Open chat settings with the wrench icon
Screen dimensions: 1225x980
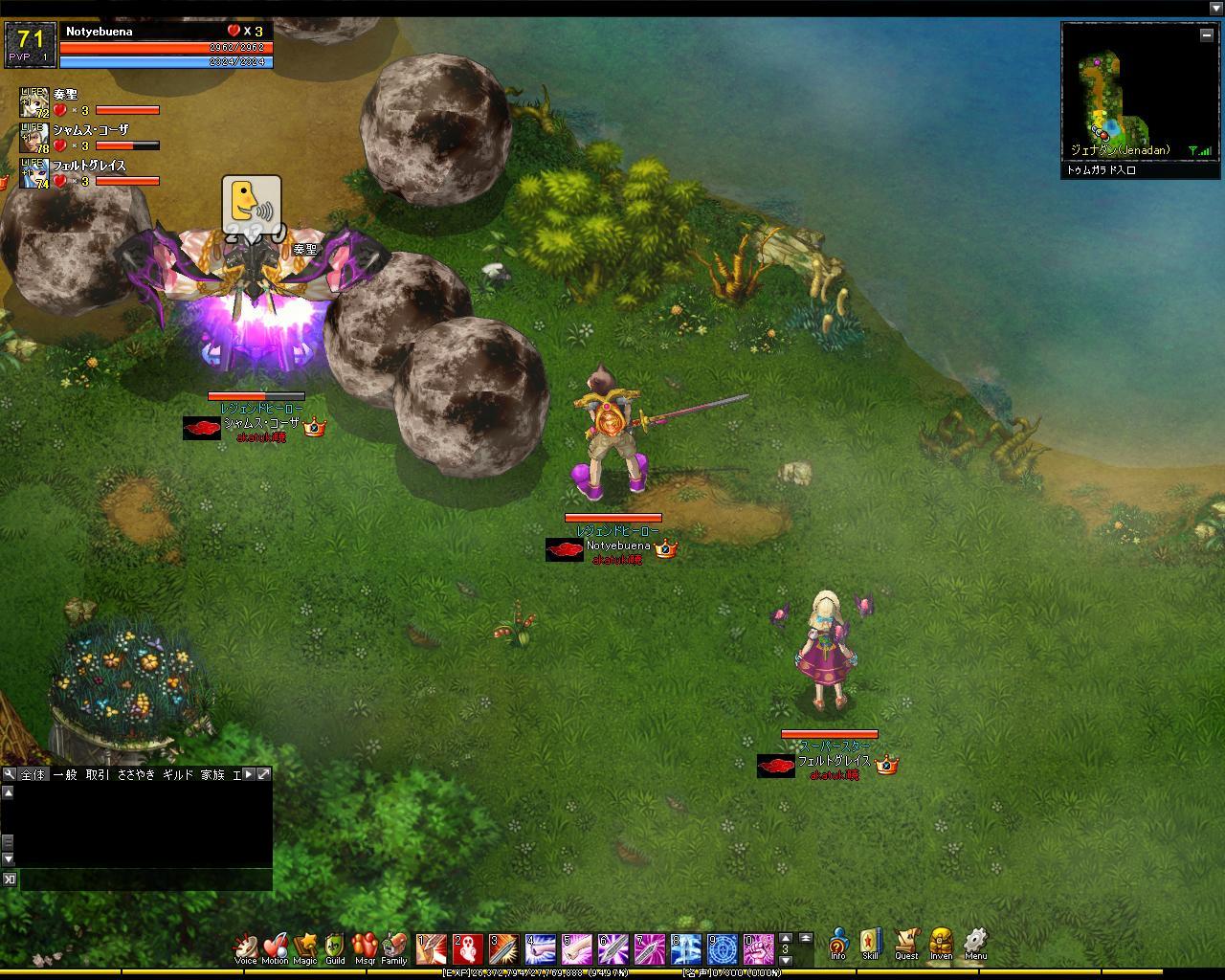[9, 774]
